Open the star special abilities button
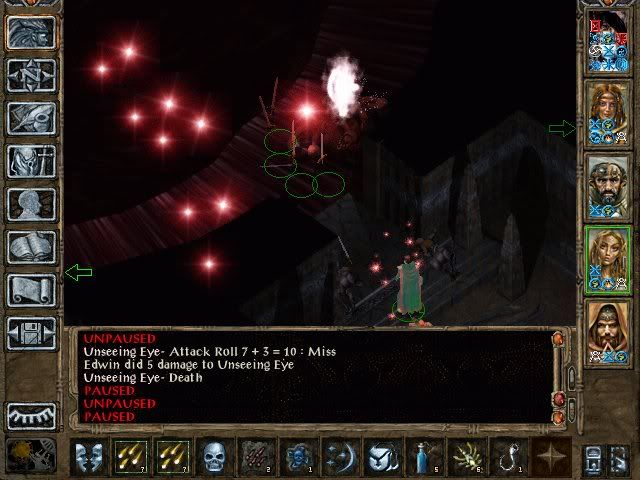This screenshot has width=640, height=480. (551, 457)
